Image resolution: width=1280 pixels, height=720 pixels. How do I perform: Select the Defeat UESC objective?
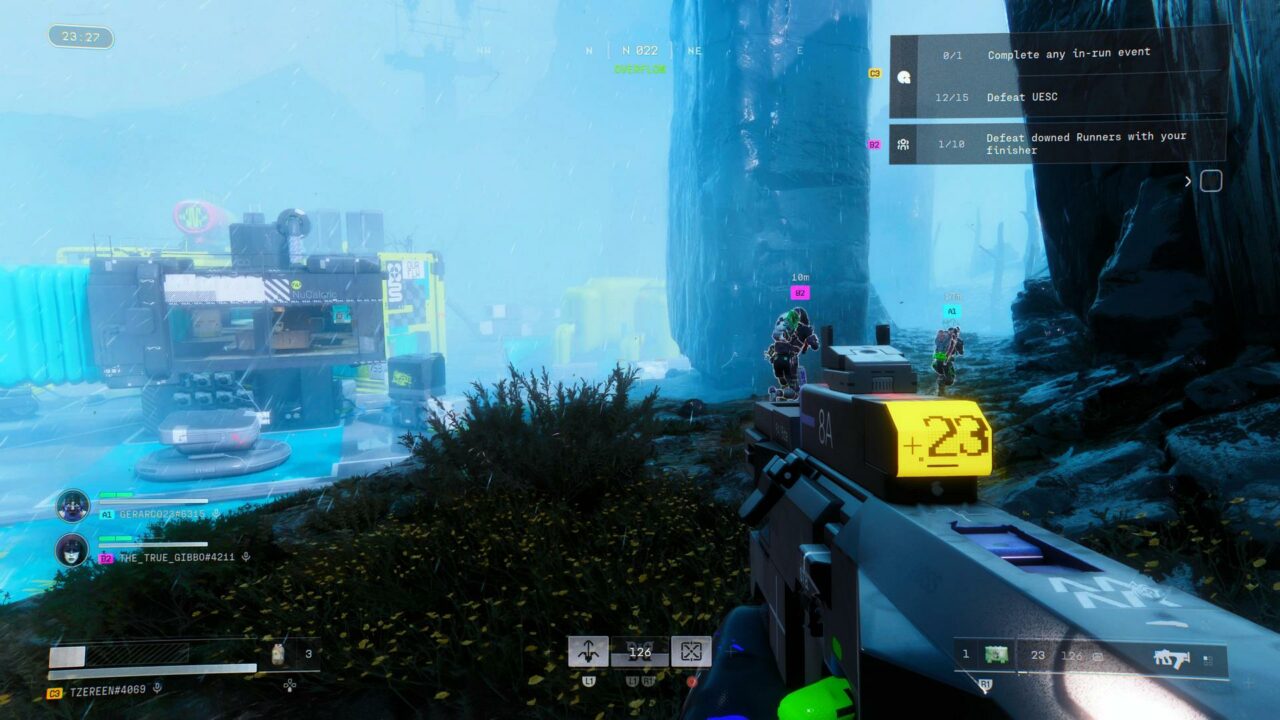(x=1021, y=97)
